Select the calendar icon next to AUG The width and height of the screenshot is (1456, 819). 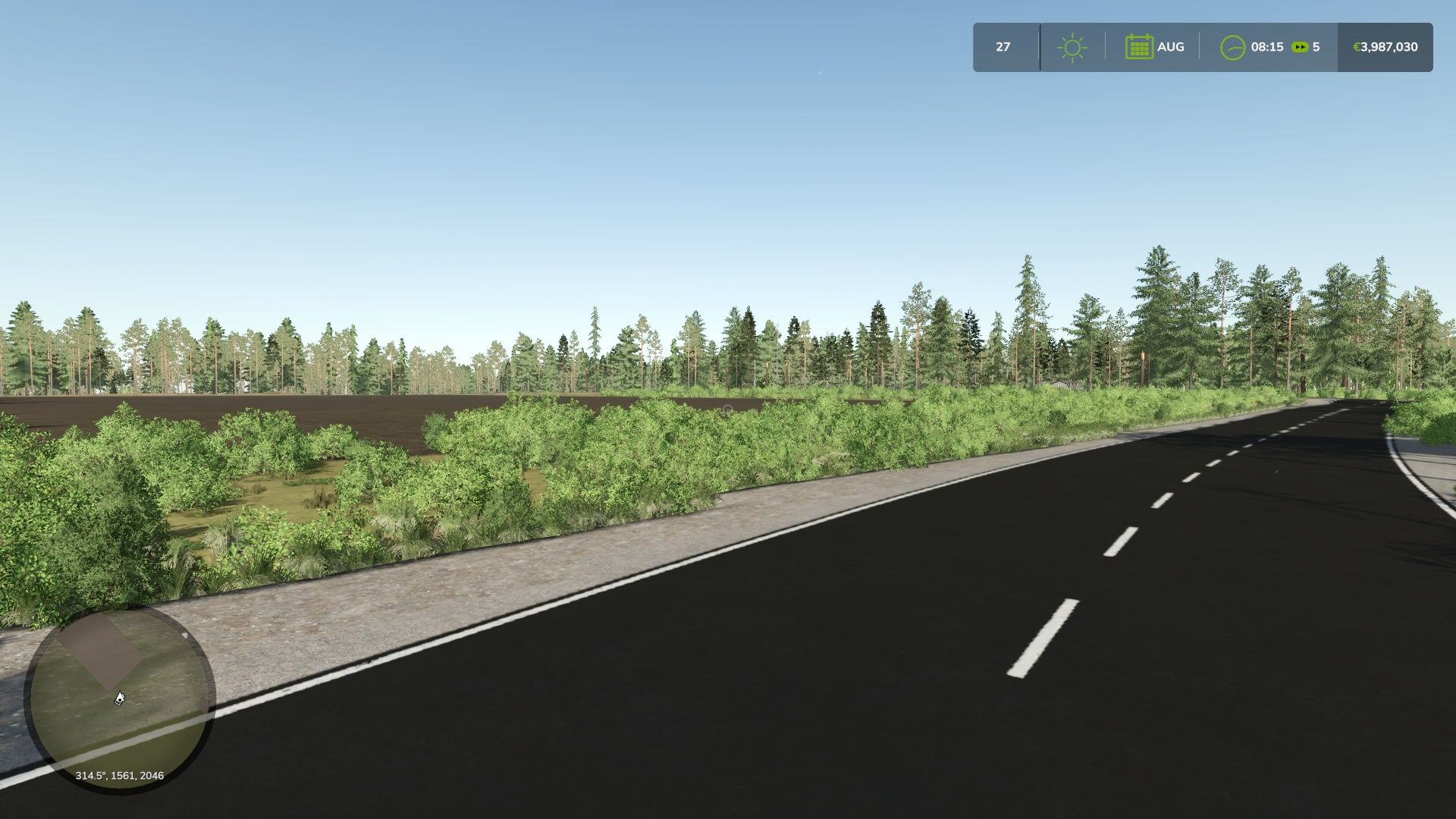click(x=1139, y=47)
